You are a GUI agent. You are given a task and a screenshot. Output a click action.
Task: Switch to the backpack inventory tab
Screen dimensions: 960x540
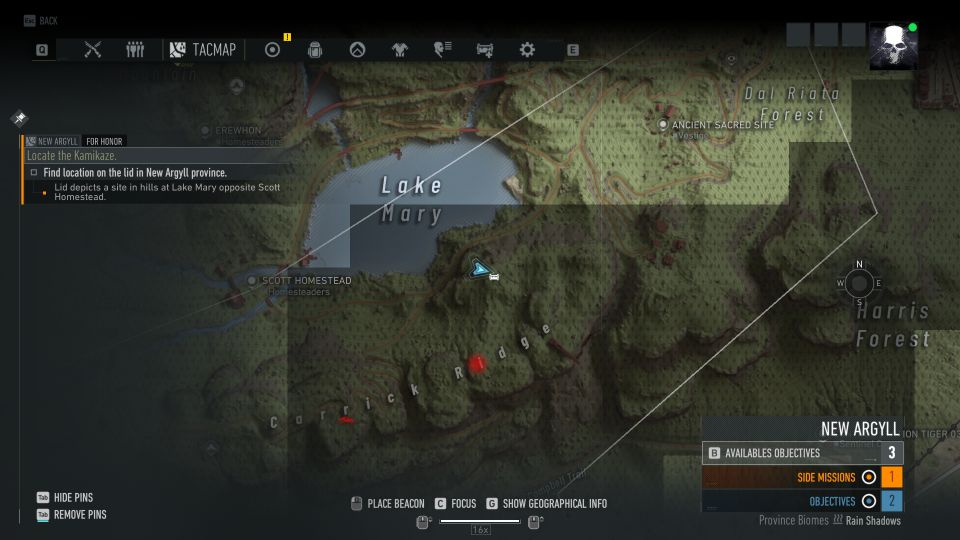pos(314,49)
